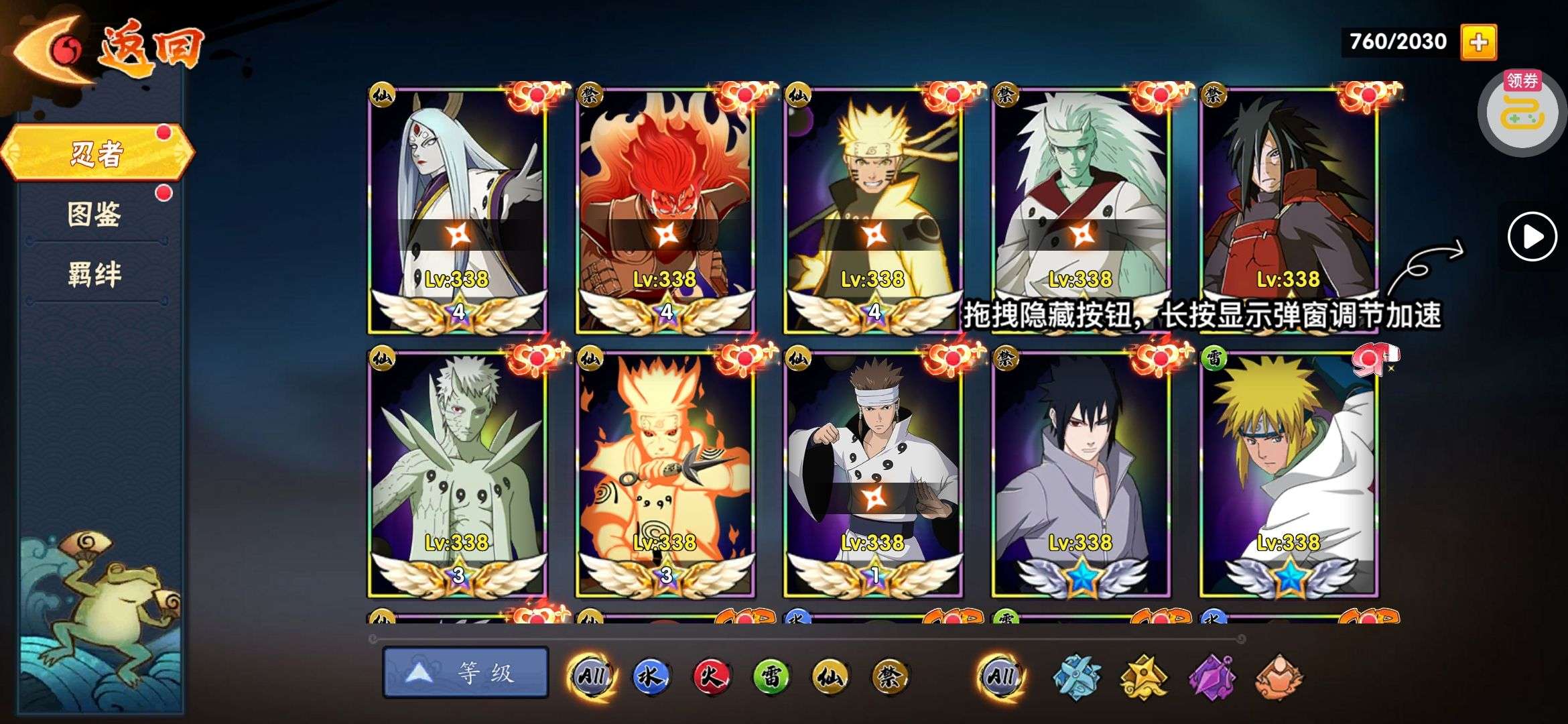The width and height of the screenshot is (1568, 724).
Task: Filter by the purple crystal class icon
Action: [1212, 676]
